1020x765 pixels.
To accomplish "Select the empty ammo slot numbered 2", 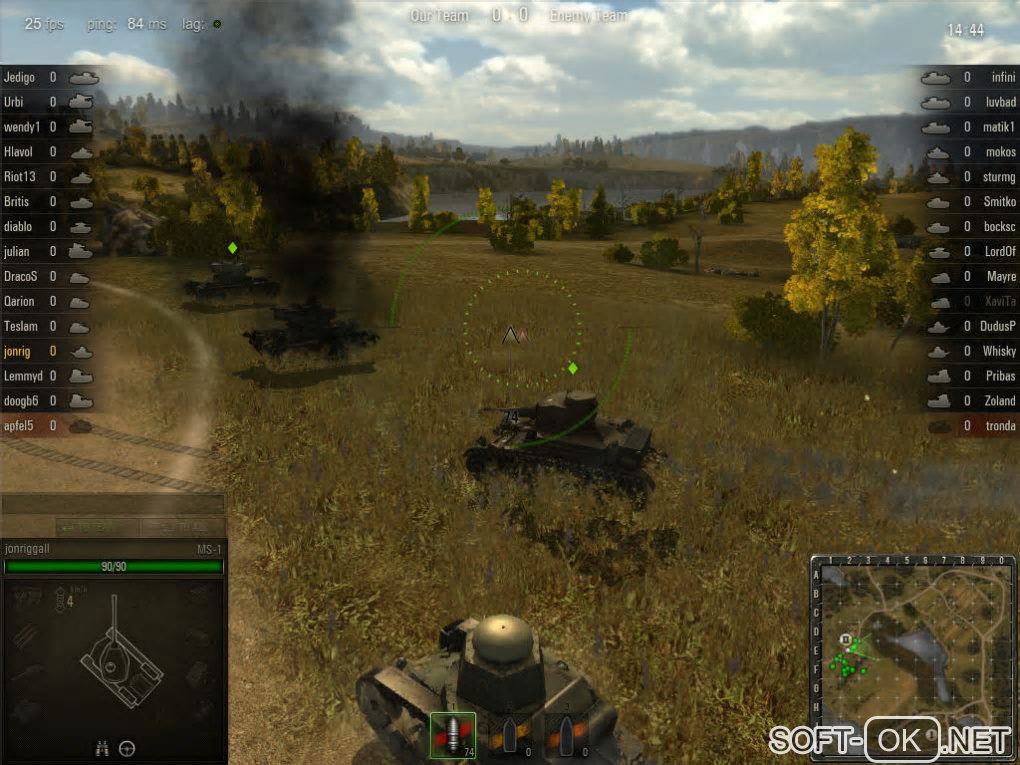I will pos(509,734).
